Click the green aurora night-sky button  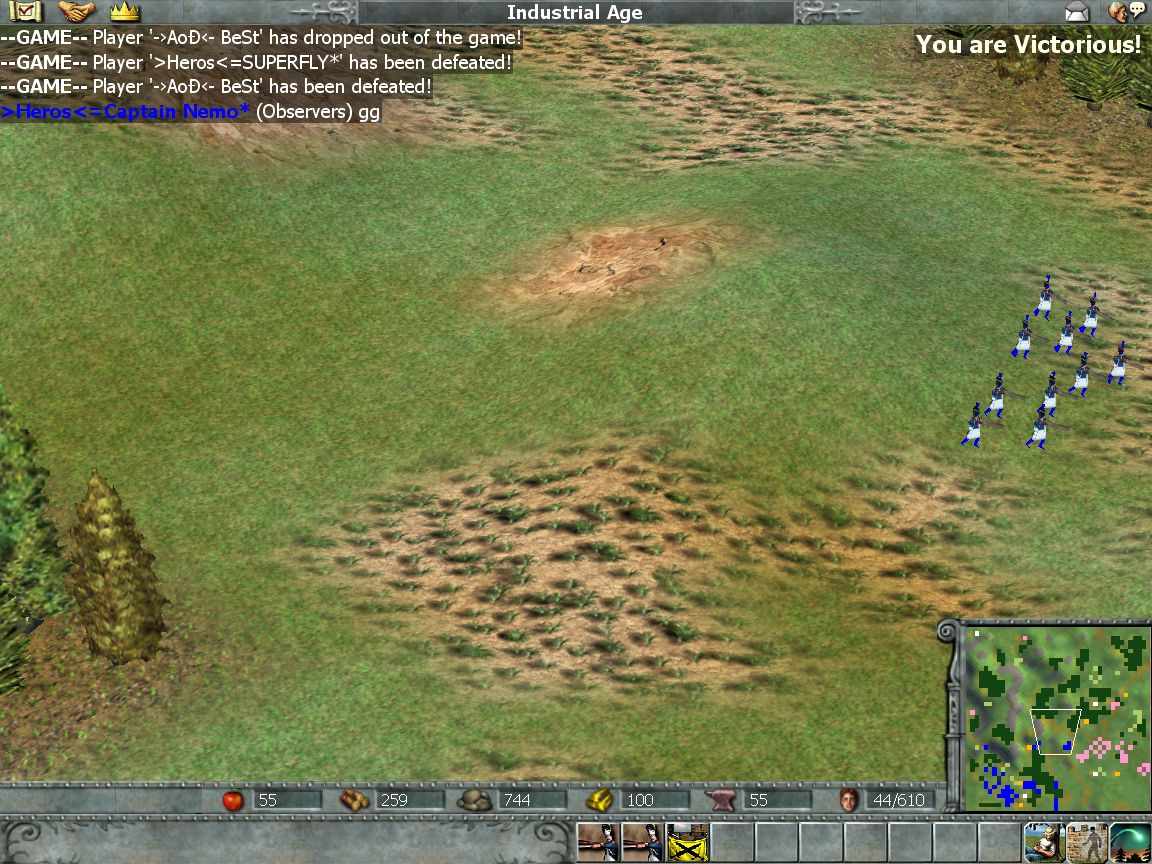click(1130, 842)
